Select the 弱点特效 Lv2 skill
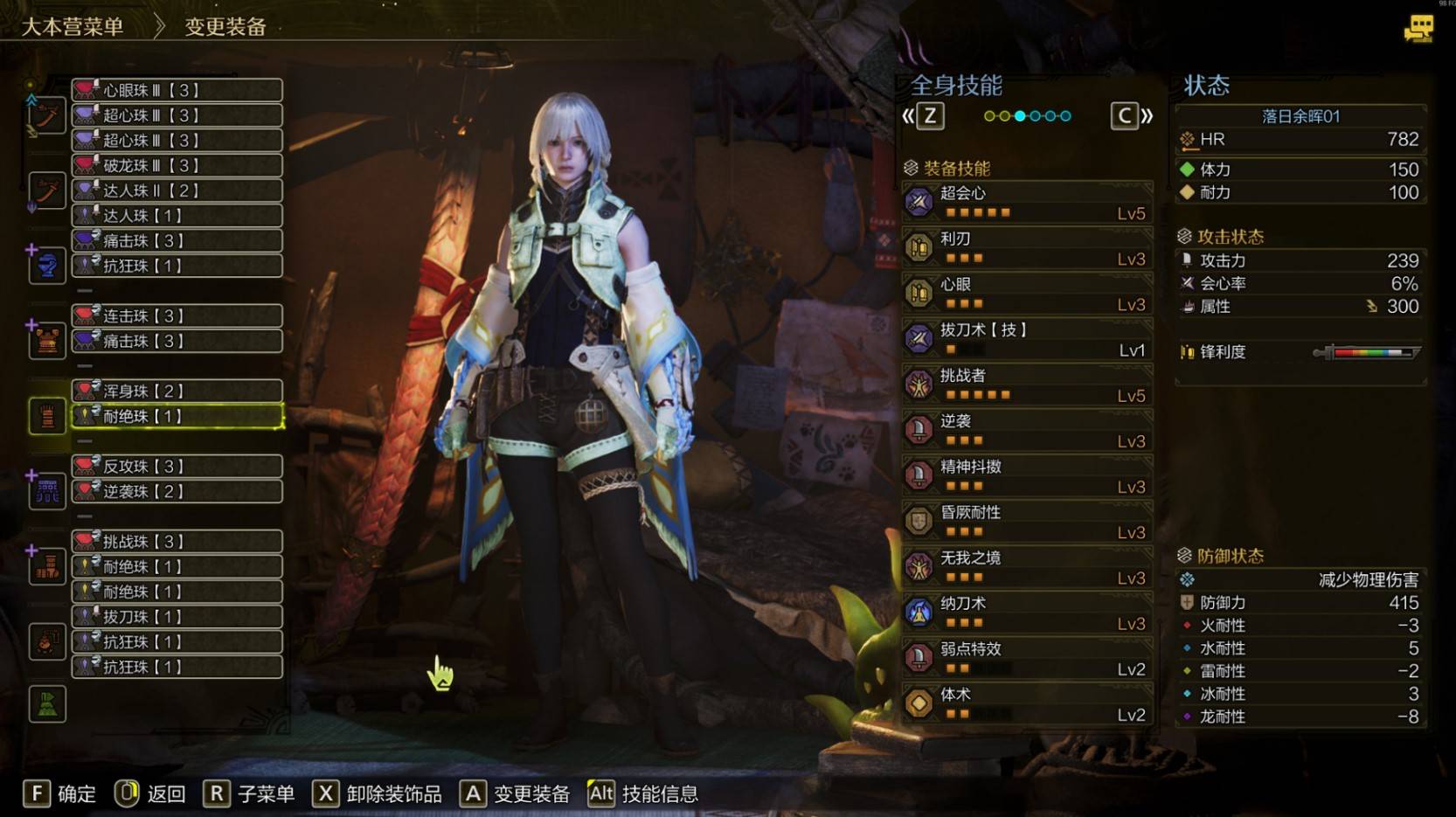The width and height of the screenshot is (1456, 817). [1027, 658]
